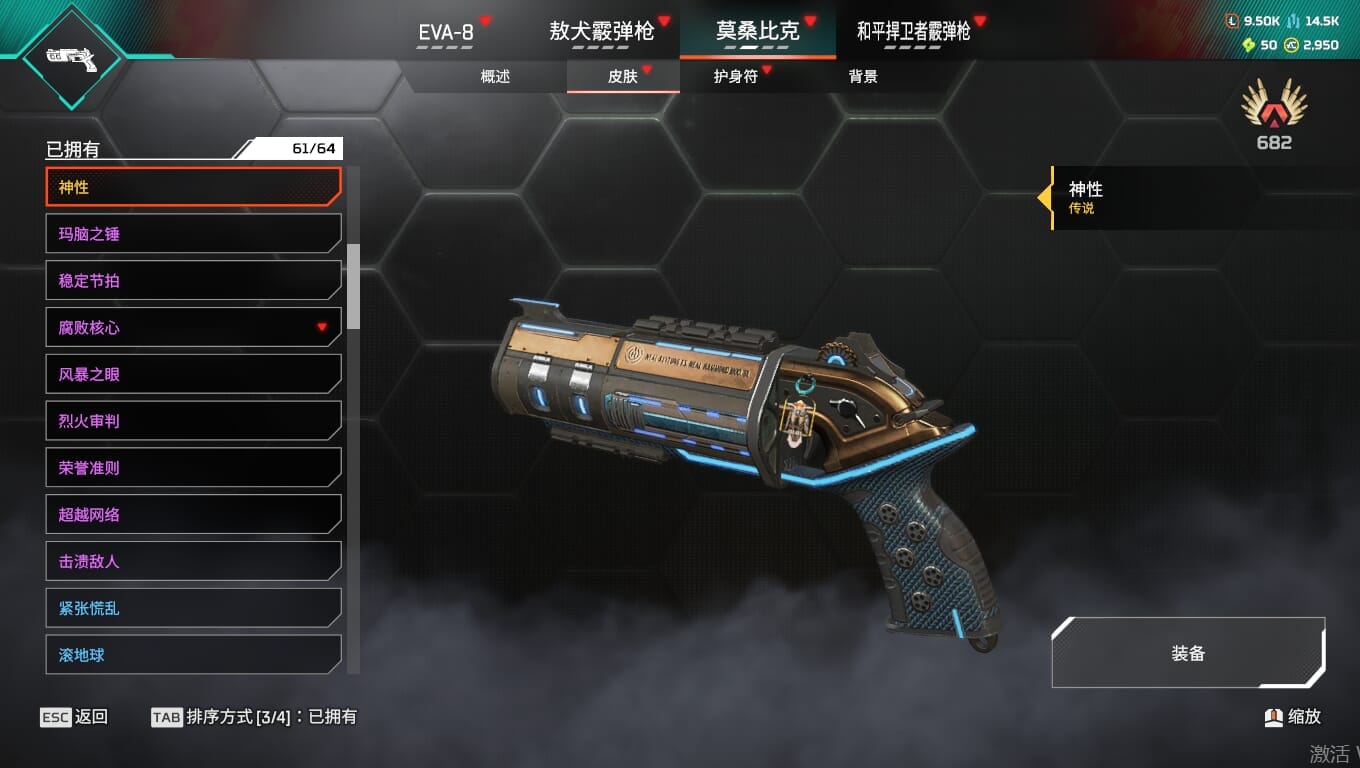The height and width of the screenshot is (768, 1360).
Task: Choose the 风暴之眼 skin
Action: point(194,374)
